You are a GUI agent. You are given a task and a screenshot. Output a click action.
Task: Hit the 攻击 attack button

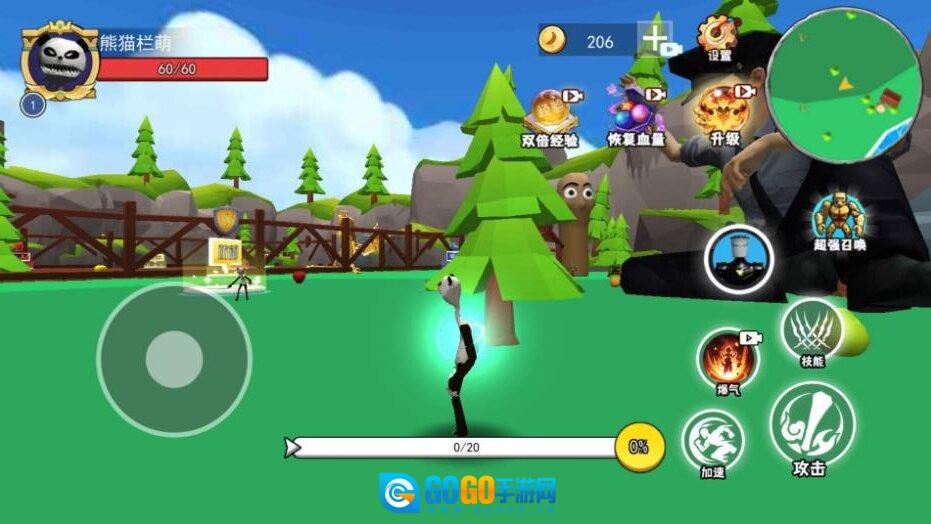(x=811, y=423)
